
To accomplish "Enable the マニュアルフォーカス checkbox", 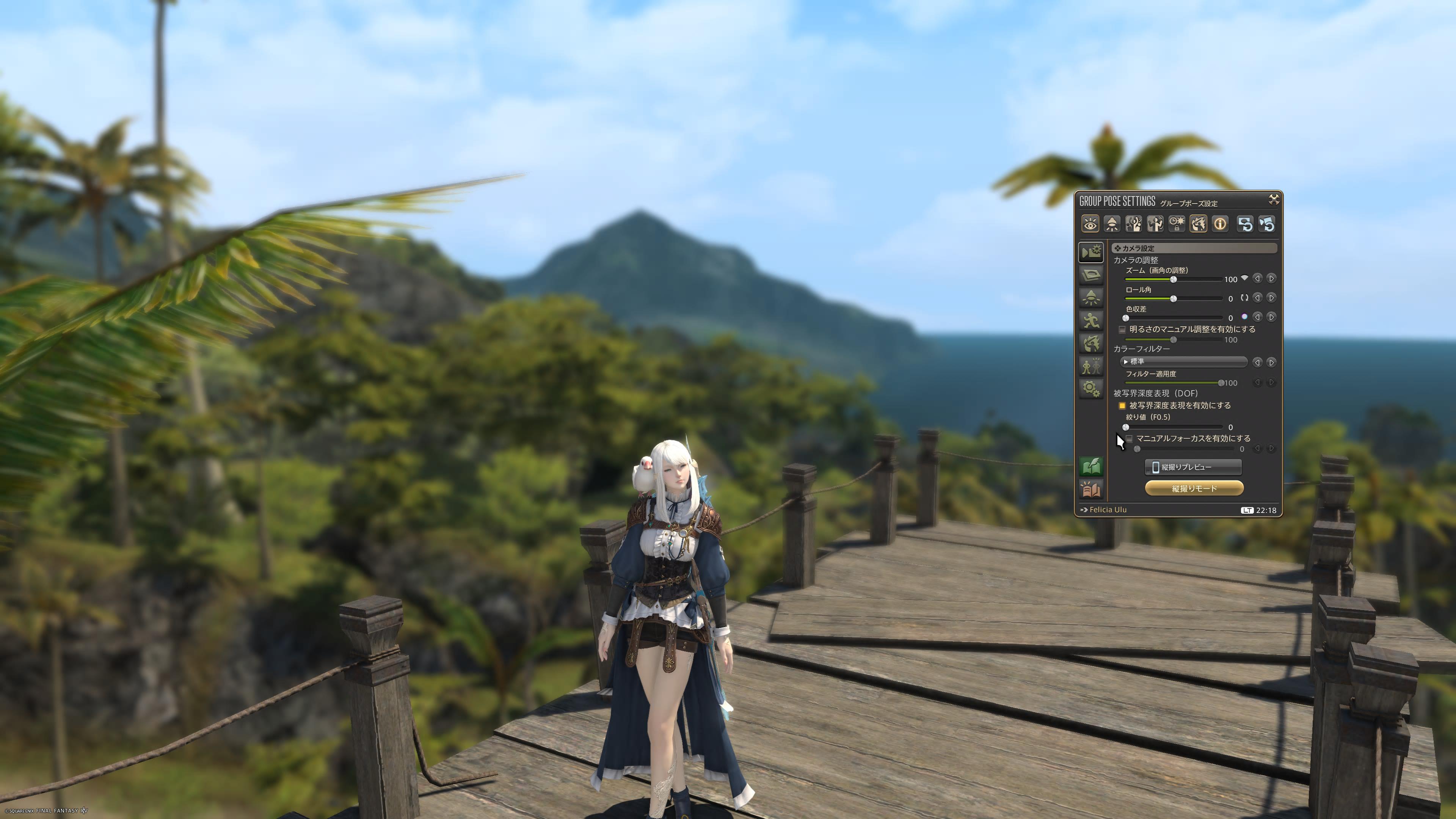I will [x=1129, y=439].
